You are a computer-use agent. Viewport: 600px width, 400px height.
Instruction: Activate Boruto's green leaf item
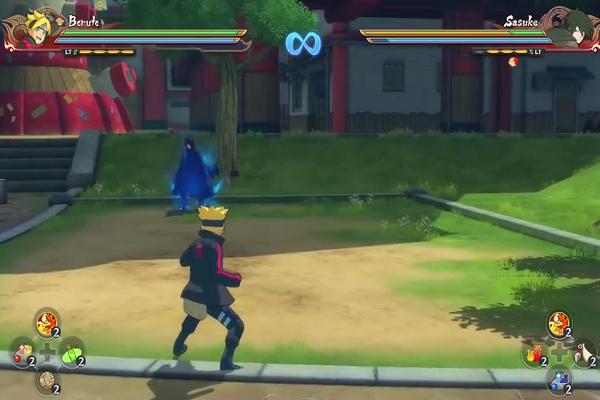pyautogui.click(x=72, y=352)
